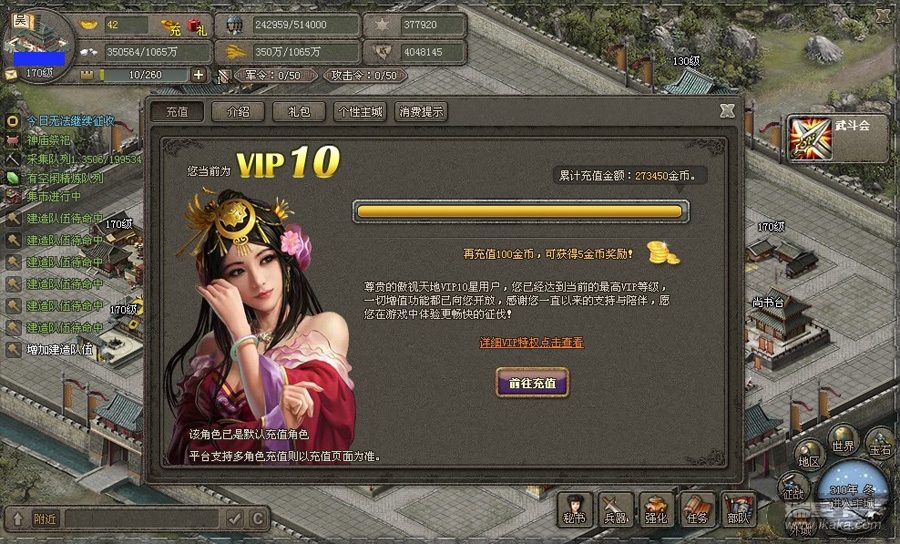Select 增加建造队伍 in the task list
Image resolution: width=900 pixels, height=544 pixels.
pos(60,350)
